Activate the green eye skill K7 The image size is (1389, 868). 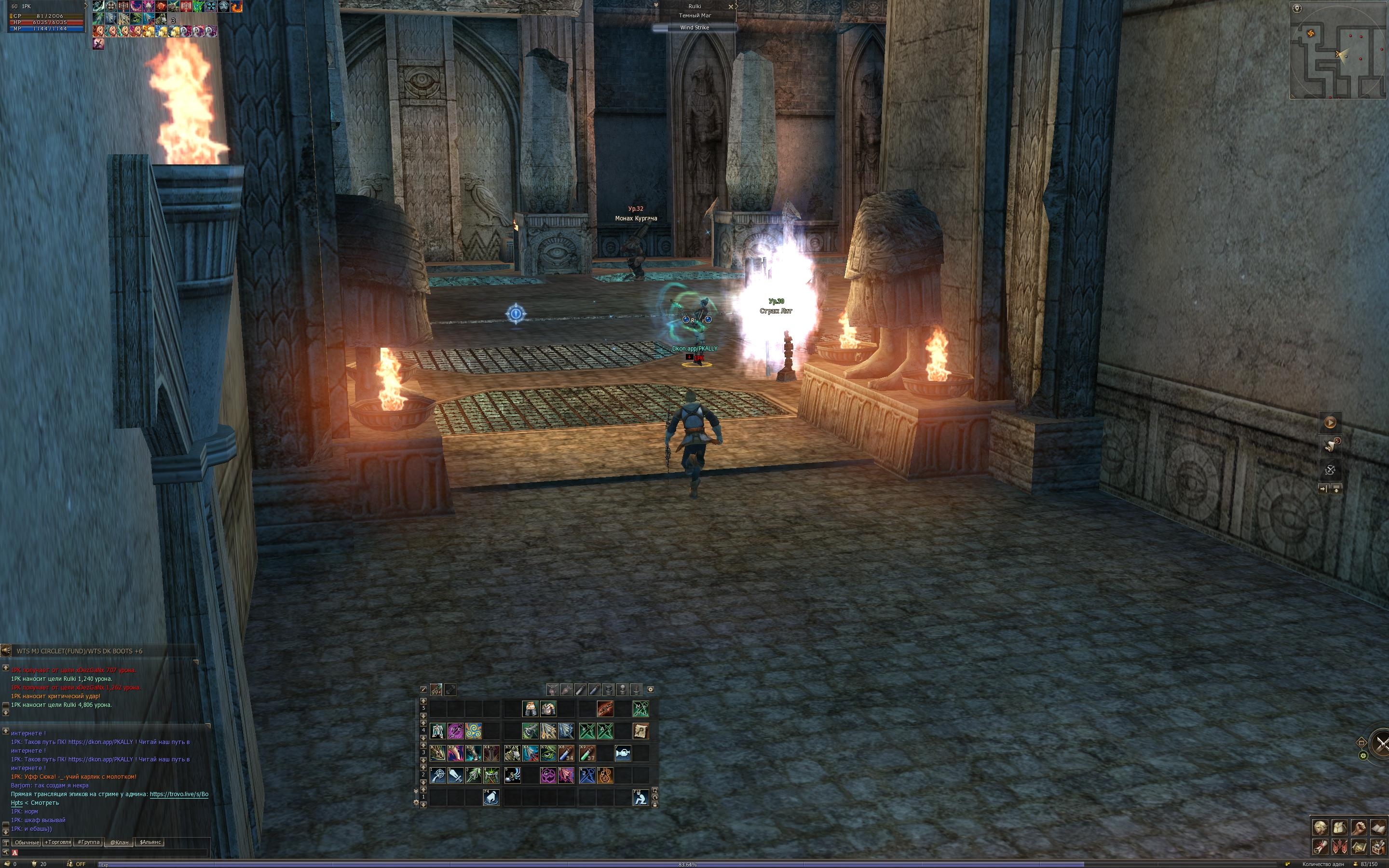pos(548,753)
